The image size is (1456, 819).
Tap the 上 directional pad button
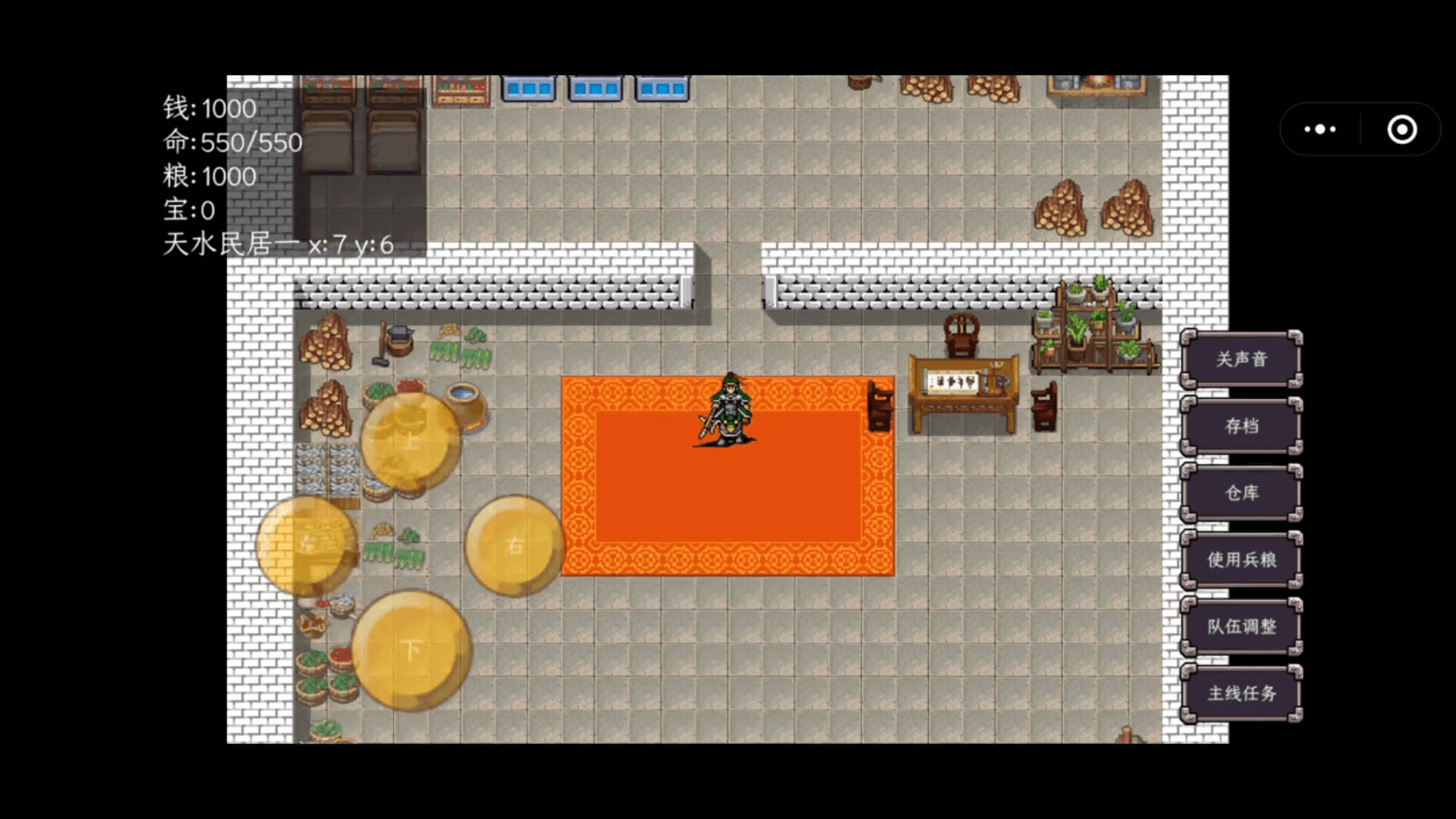point(410,440)
